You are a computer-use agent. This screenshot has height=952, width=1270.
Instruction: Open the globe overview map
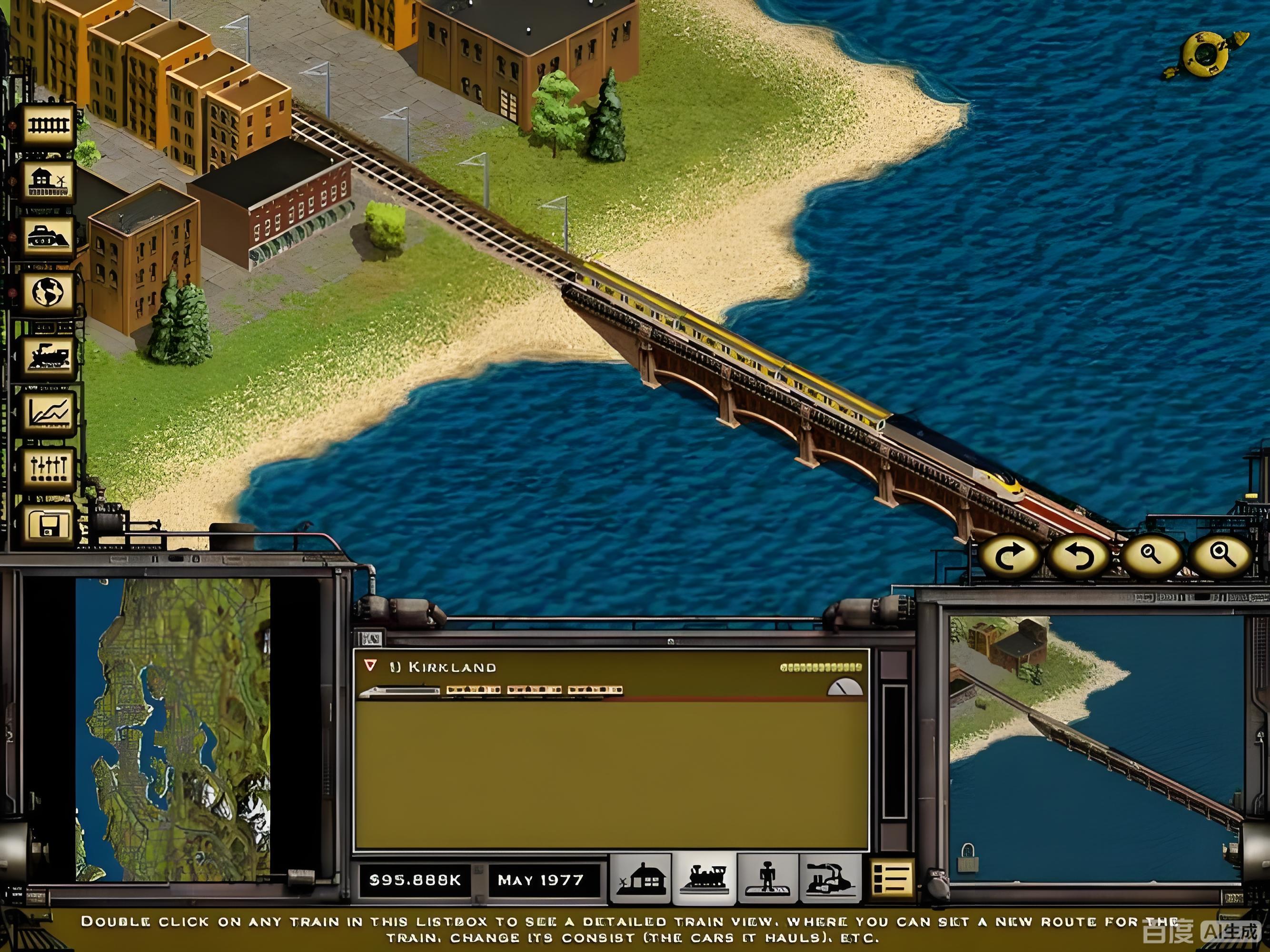click(48, 292)
